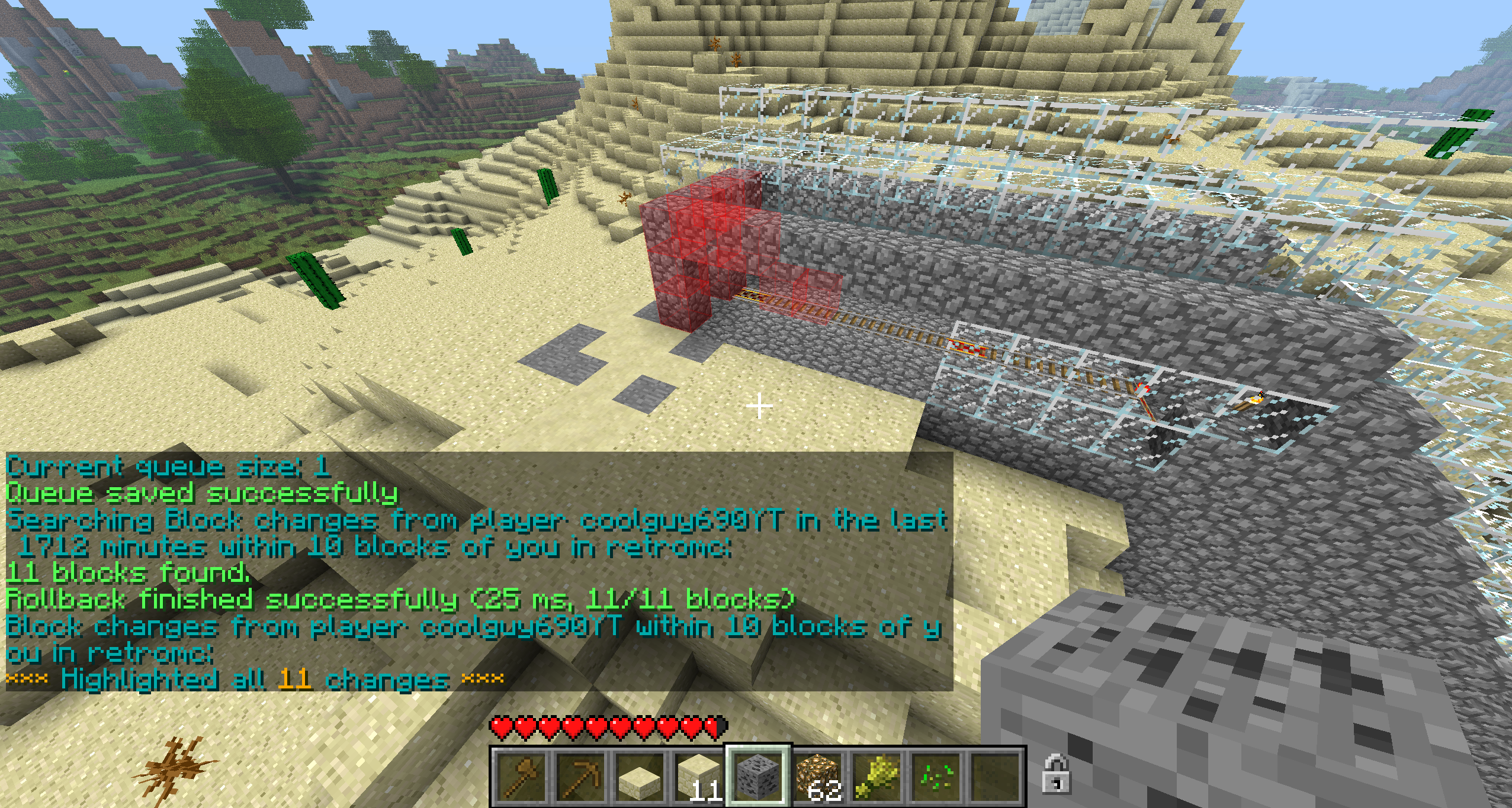The height and width of the screenshot is (808, 1512).
Task: Select the wooden pickaxe hotbar slot
Action: point(580,776)
